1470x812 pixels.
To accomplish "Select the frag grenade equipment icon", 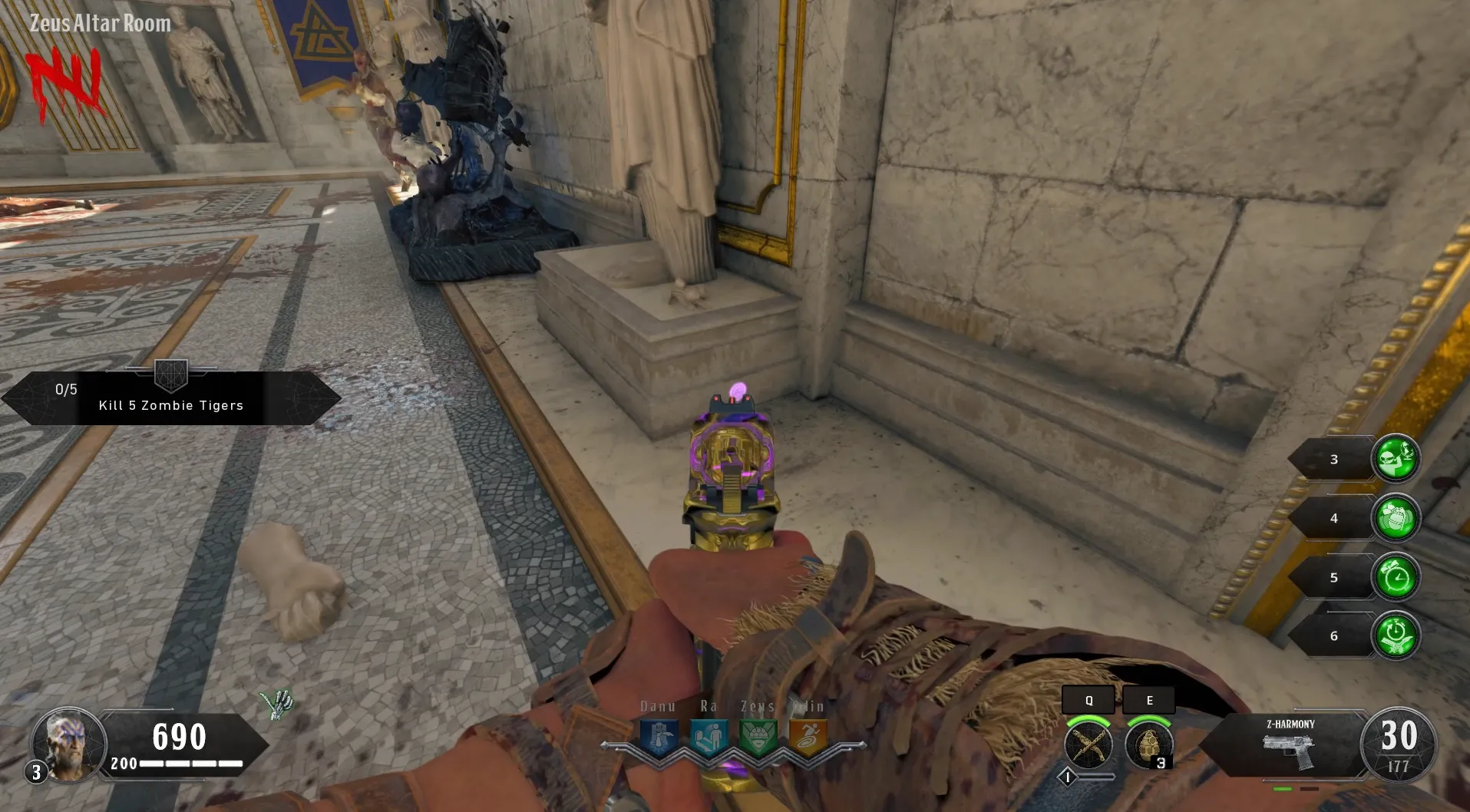I will 1148,744.
